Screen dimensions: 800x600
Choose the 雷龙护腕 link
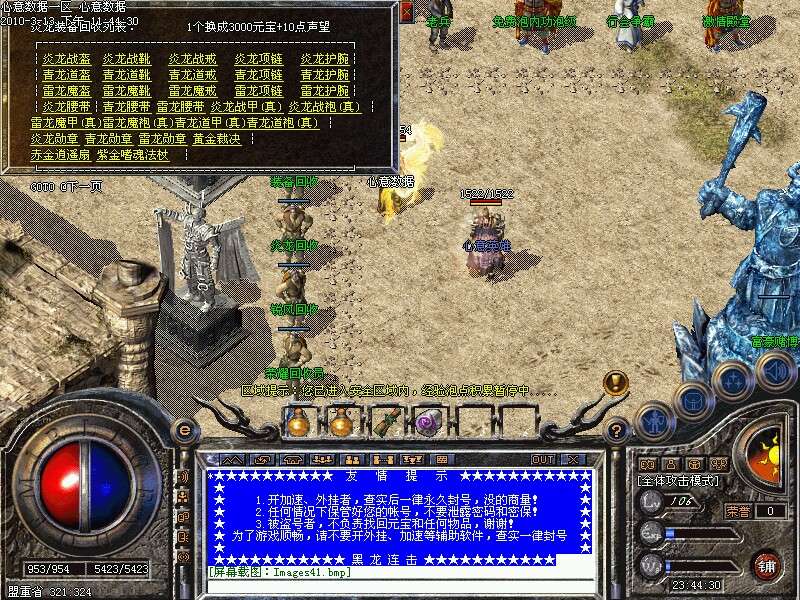(325, 90)
